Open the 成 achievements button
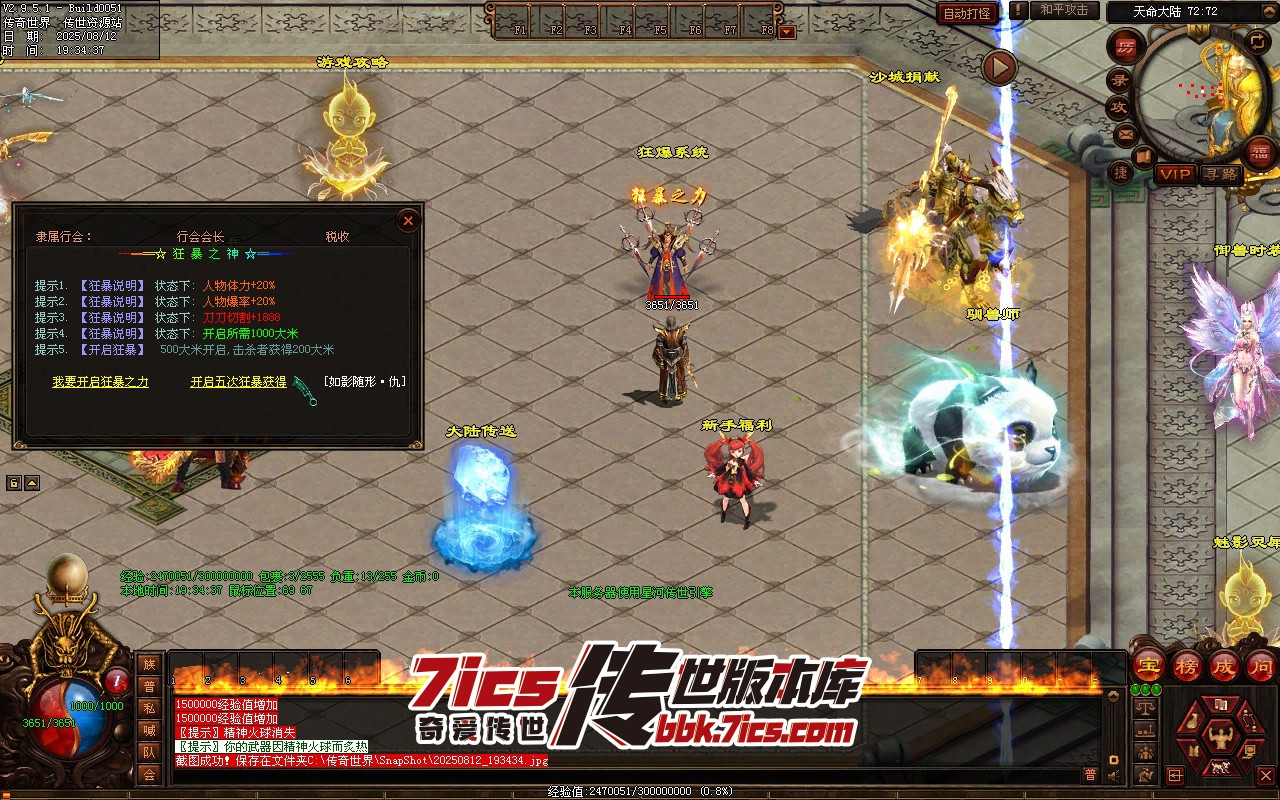The width and height of the screenshot is (1280, 800). click(x=1224, y=666)
